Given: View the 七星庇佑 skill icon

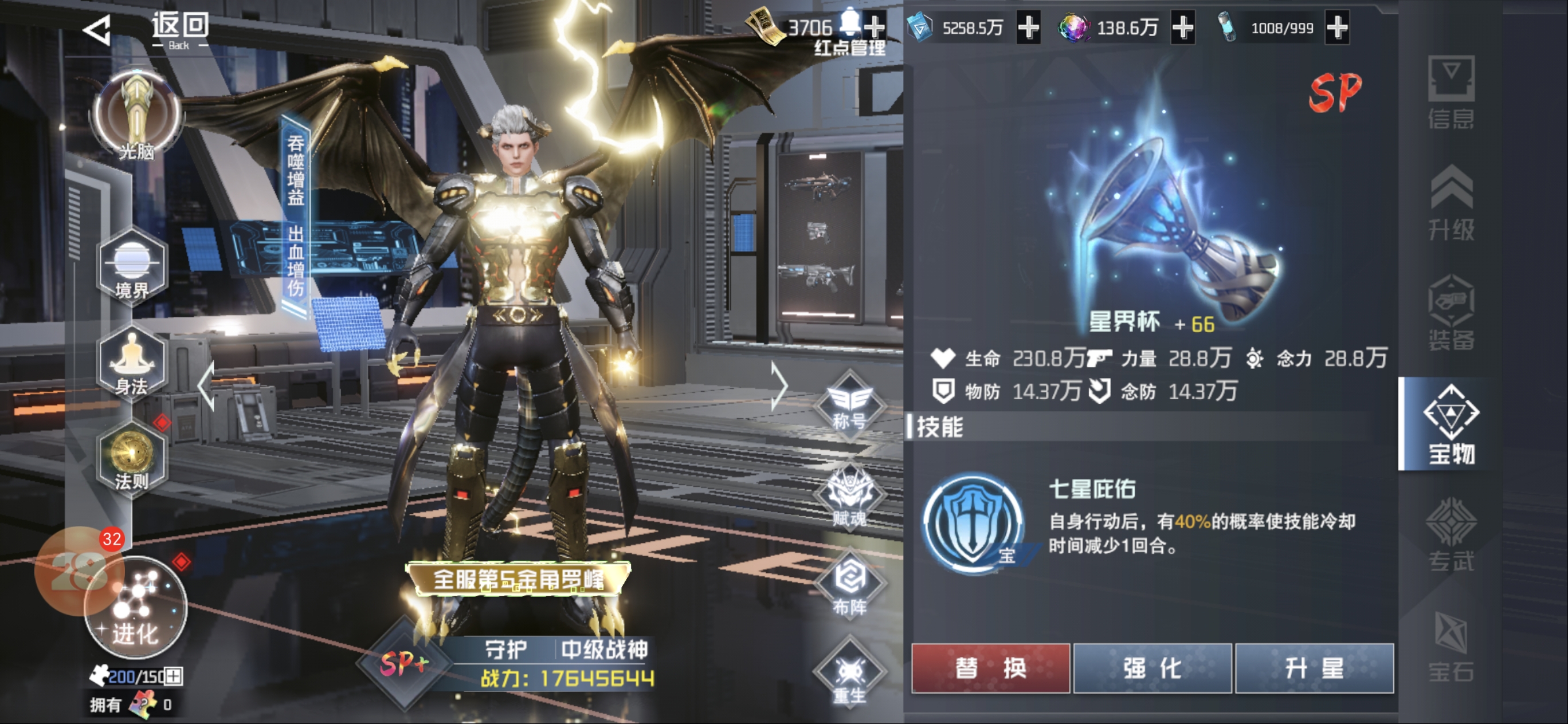Looking at the screenshot, I should point(973,525).
